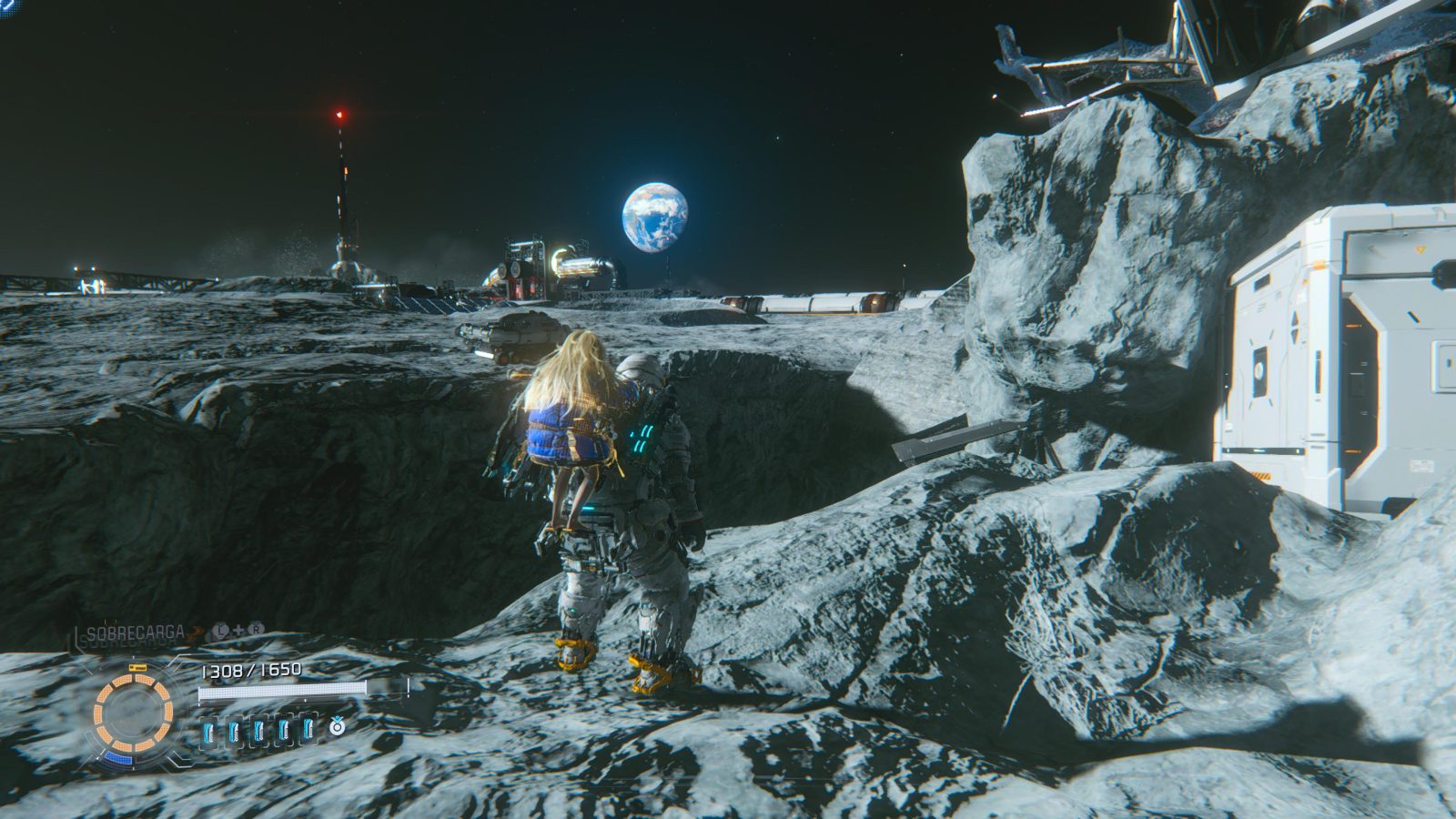
Task: Activate the SOBRECARGA overdrive ability label
Action: point(136,632)
